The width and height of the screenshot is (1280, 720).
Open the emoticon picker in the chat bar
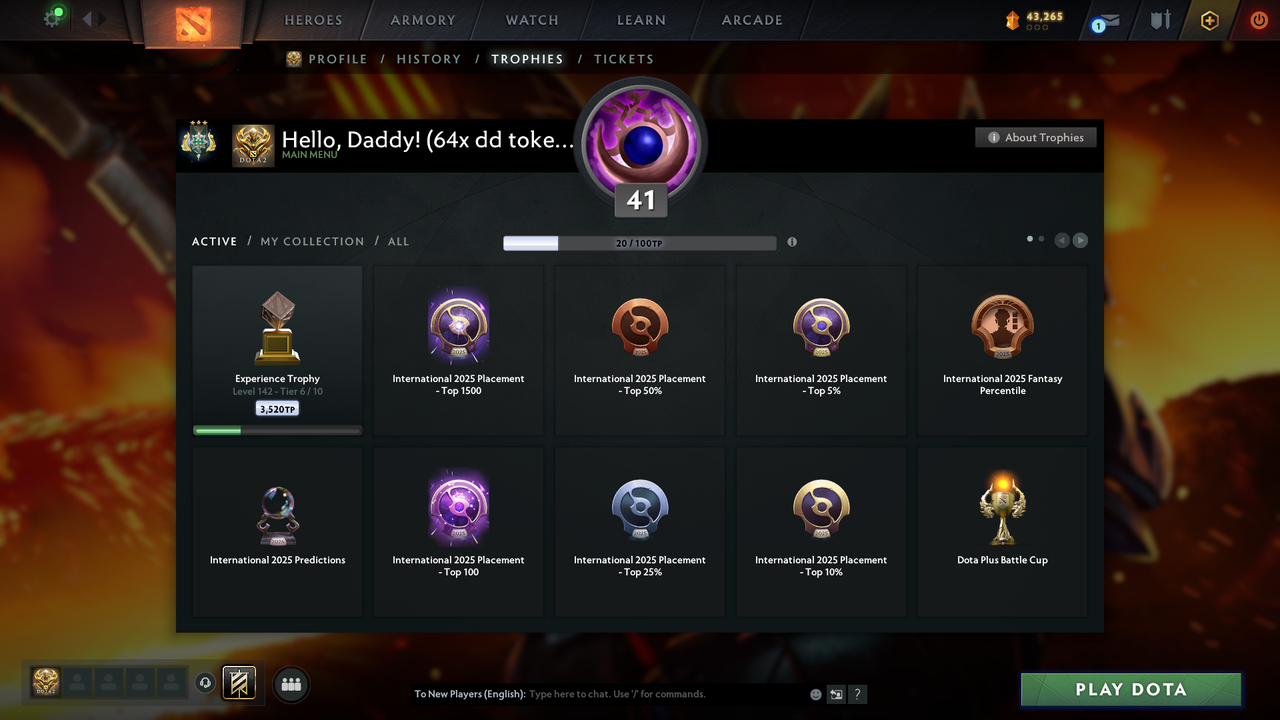[x=815, y=693]
